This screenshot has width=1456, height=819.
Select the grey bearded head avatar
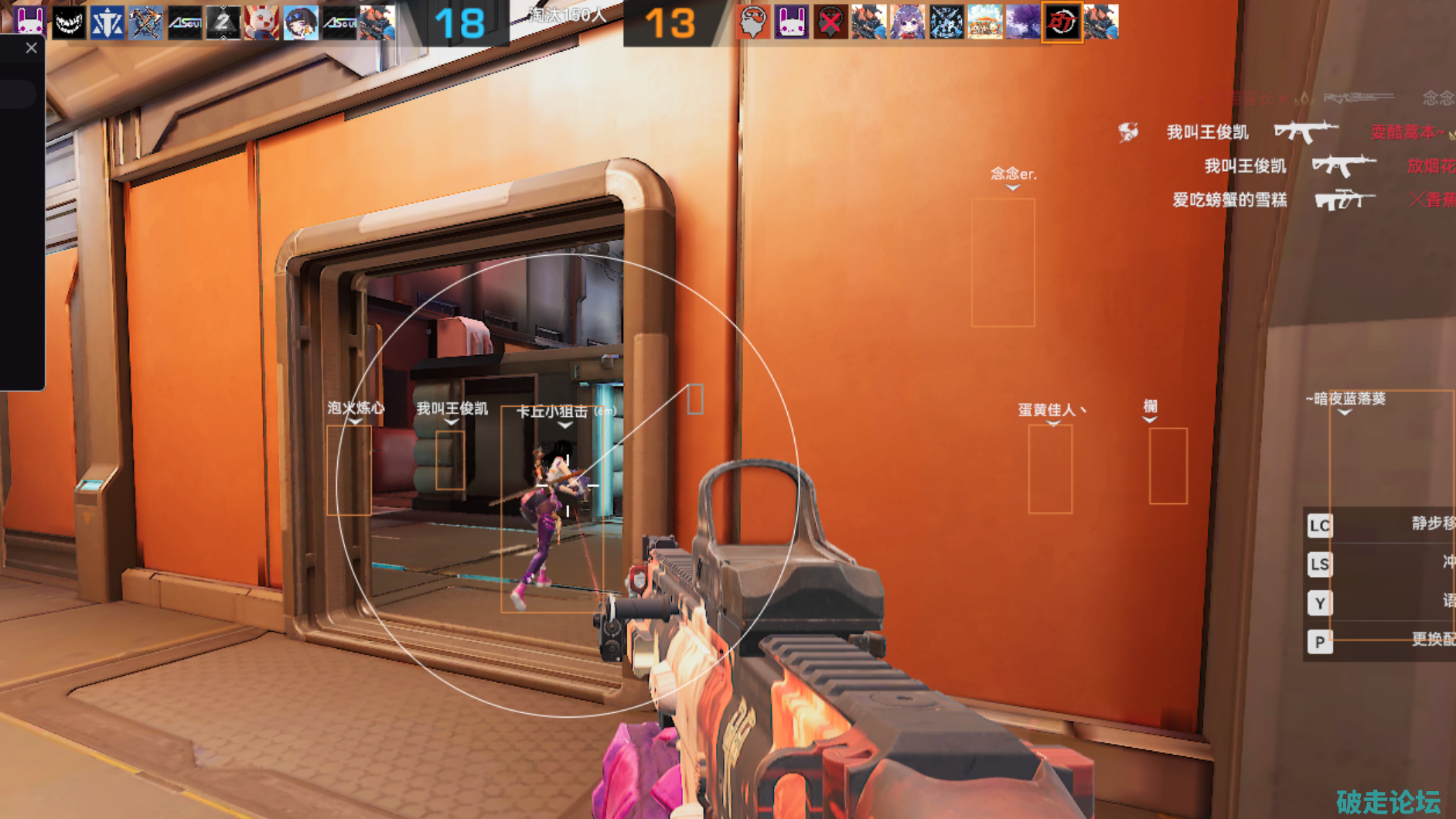[x=752, y=22]
